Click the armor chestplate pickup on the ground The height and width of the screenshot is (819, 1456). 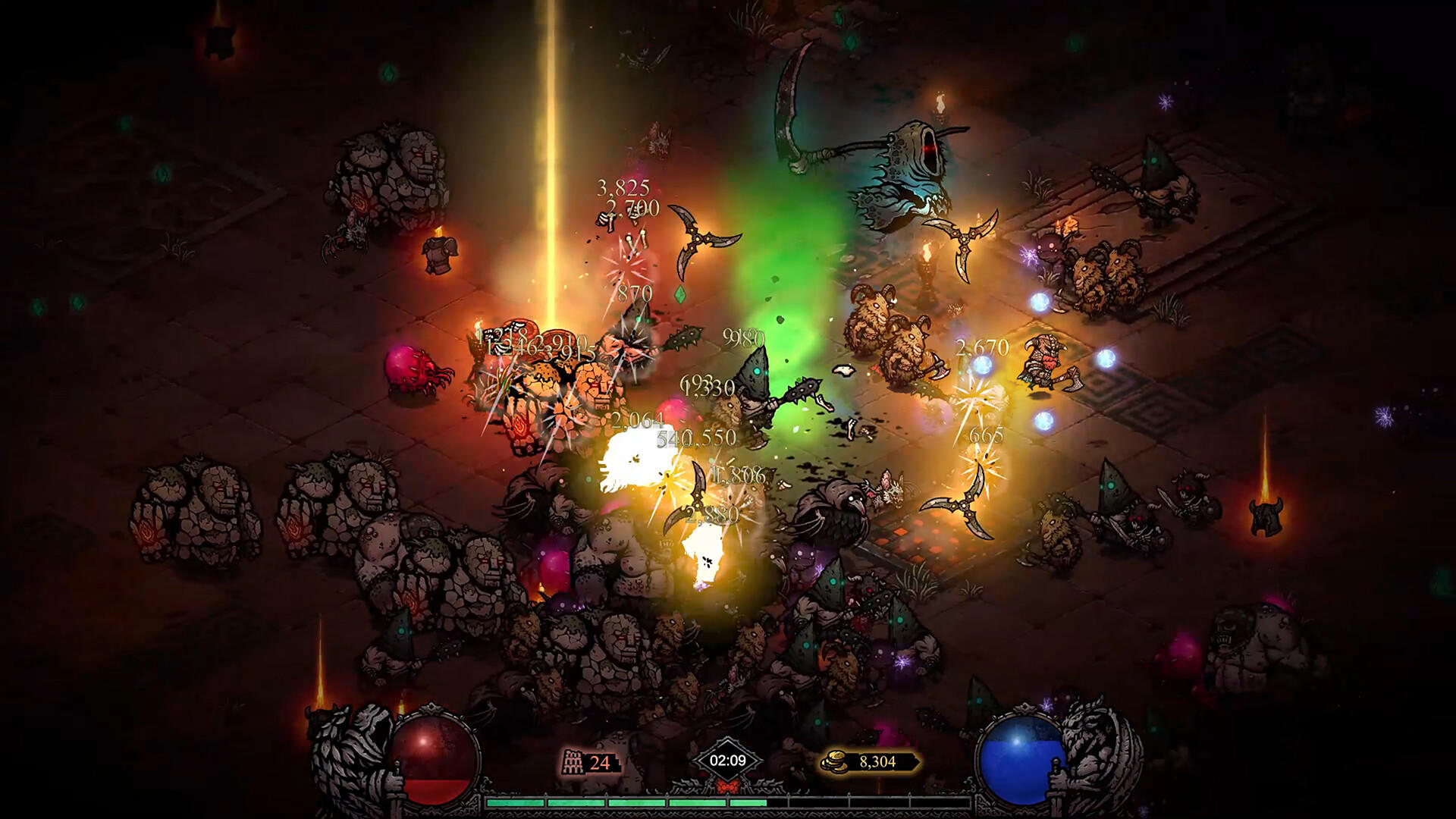(x=440, y=255)
